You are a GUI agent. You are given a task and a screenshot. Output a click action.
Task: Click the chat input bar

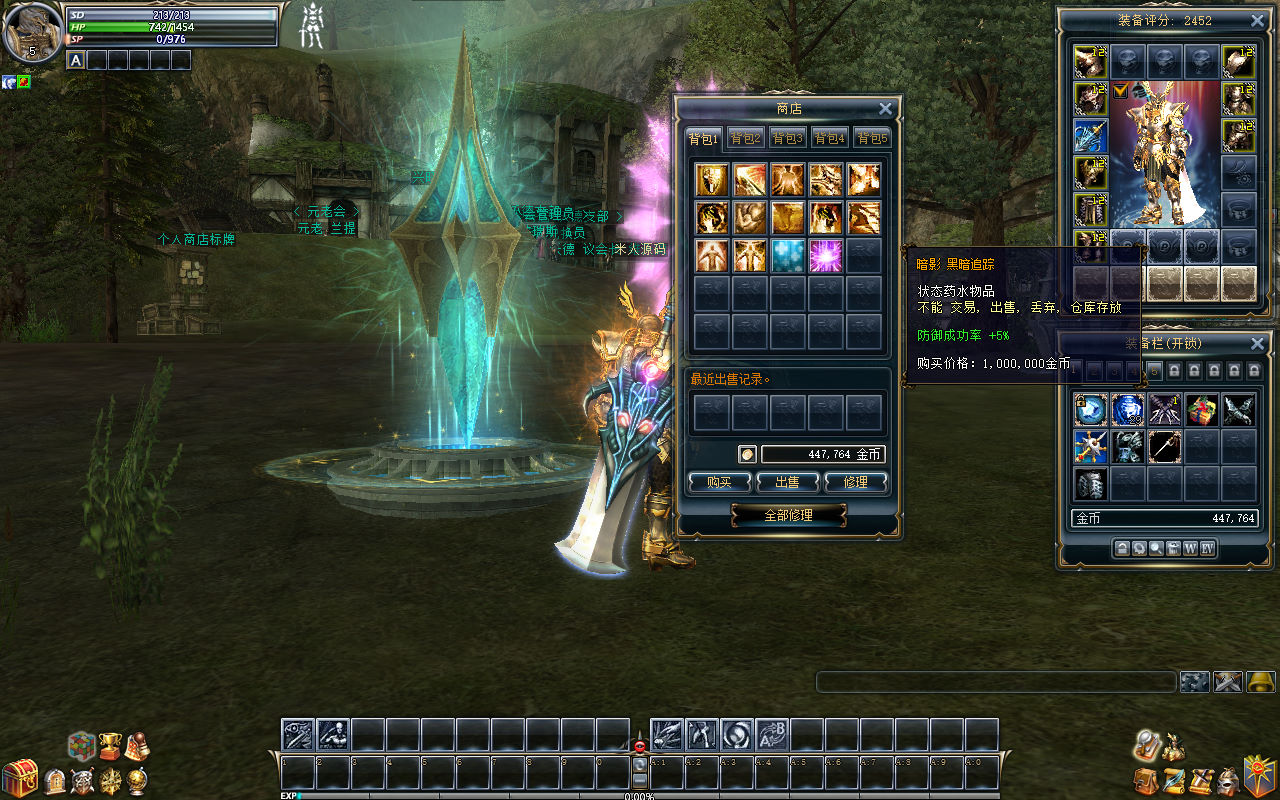pos(995,682)
